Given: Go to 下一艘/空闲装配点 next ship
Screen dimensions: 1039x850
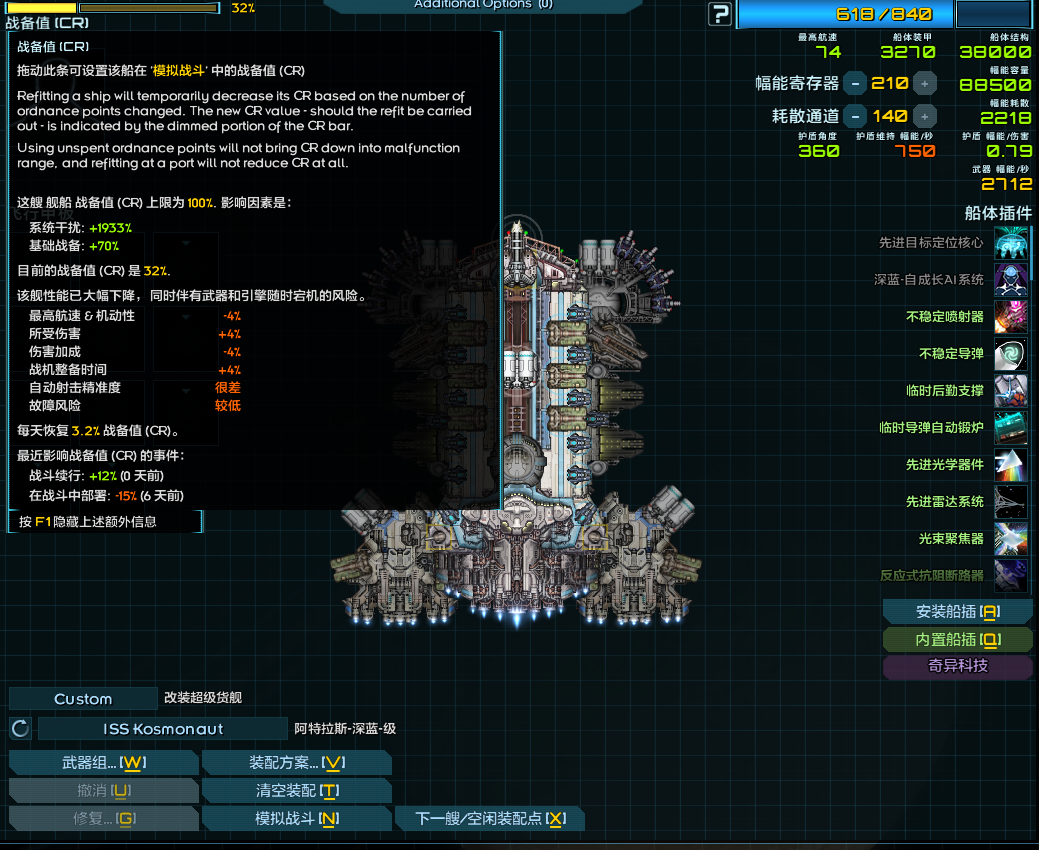Looking at the screenshot, I should [x=490, y=819].
